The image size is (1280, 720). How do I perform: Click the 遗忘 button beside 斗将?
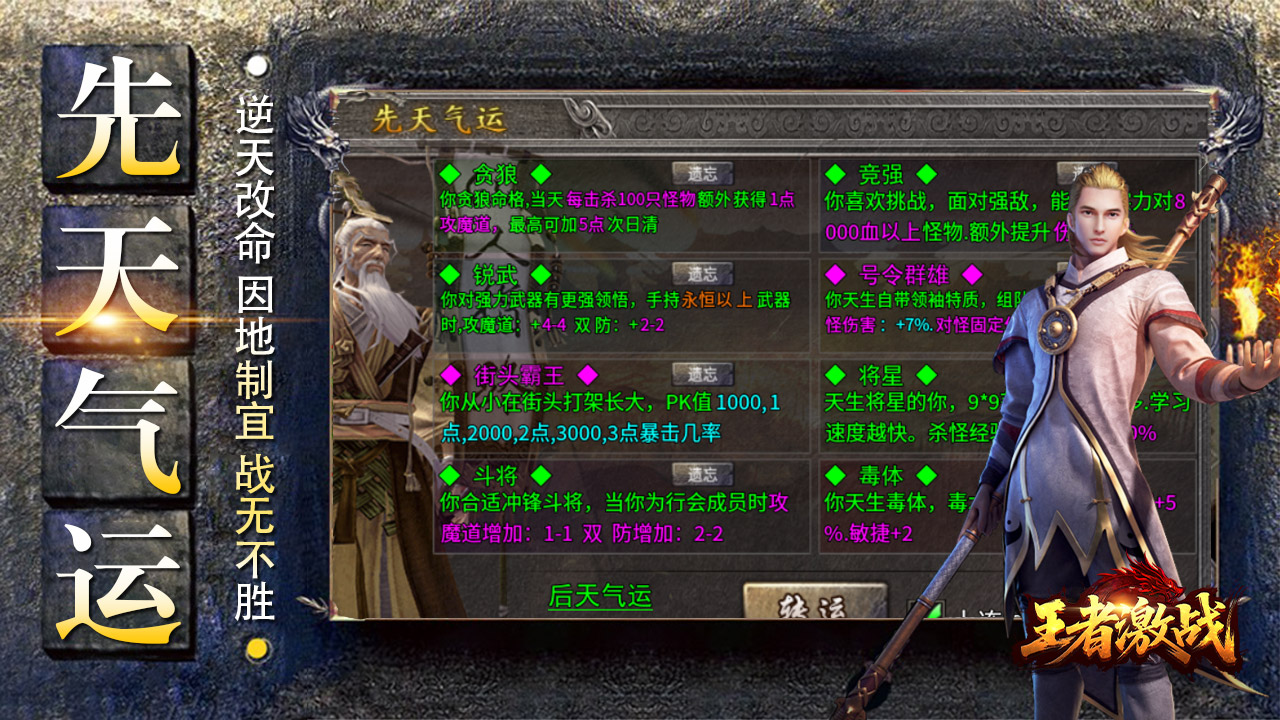702,474
